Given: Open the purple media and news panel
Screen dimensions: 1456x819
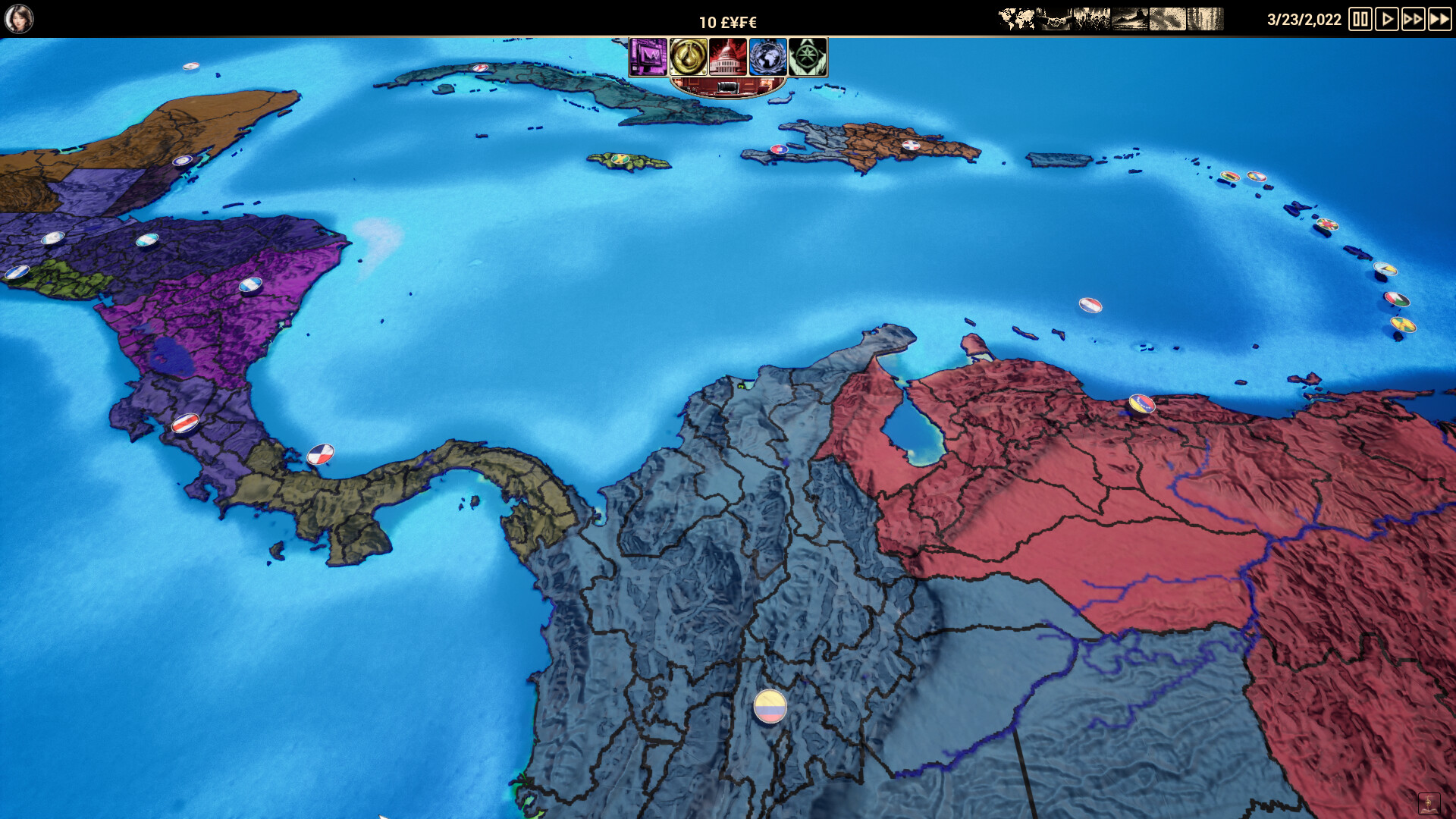Looking at the screenshot, I should pos(649,58).
